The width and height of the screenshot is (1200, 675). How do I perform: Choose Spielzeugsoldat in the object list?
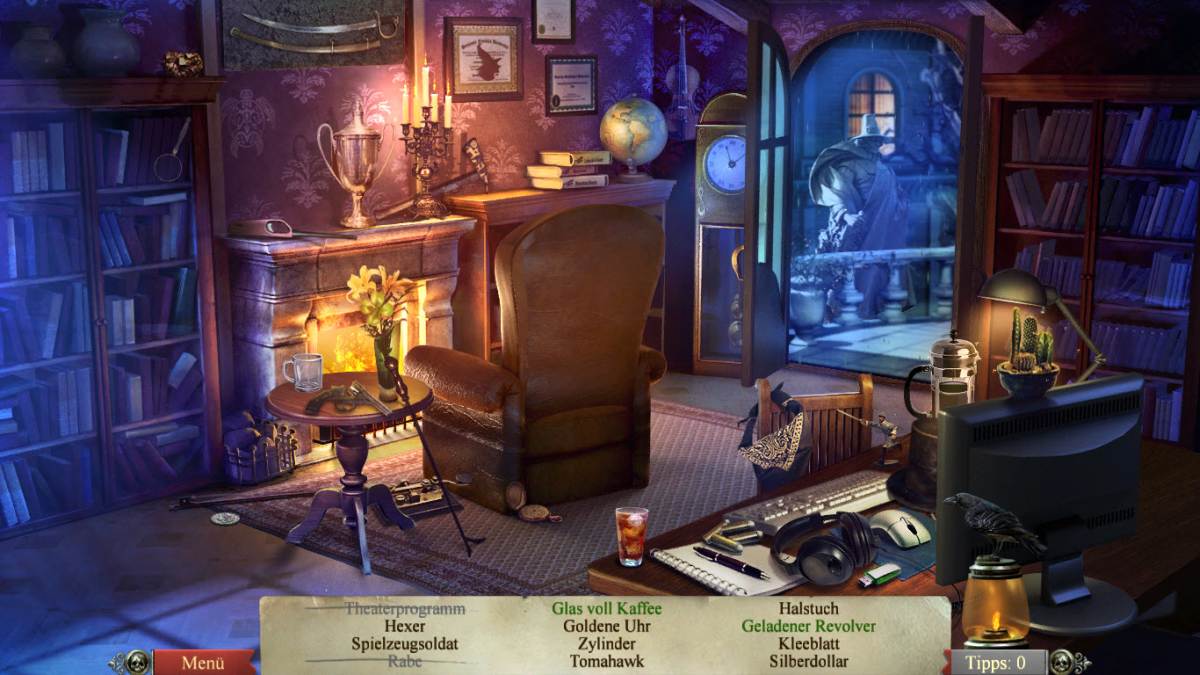coord(405,644)
